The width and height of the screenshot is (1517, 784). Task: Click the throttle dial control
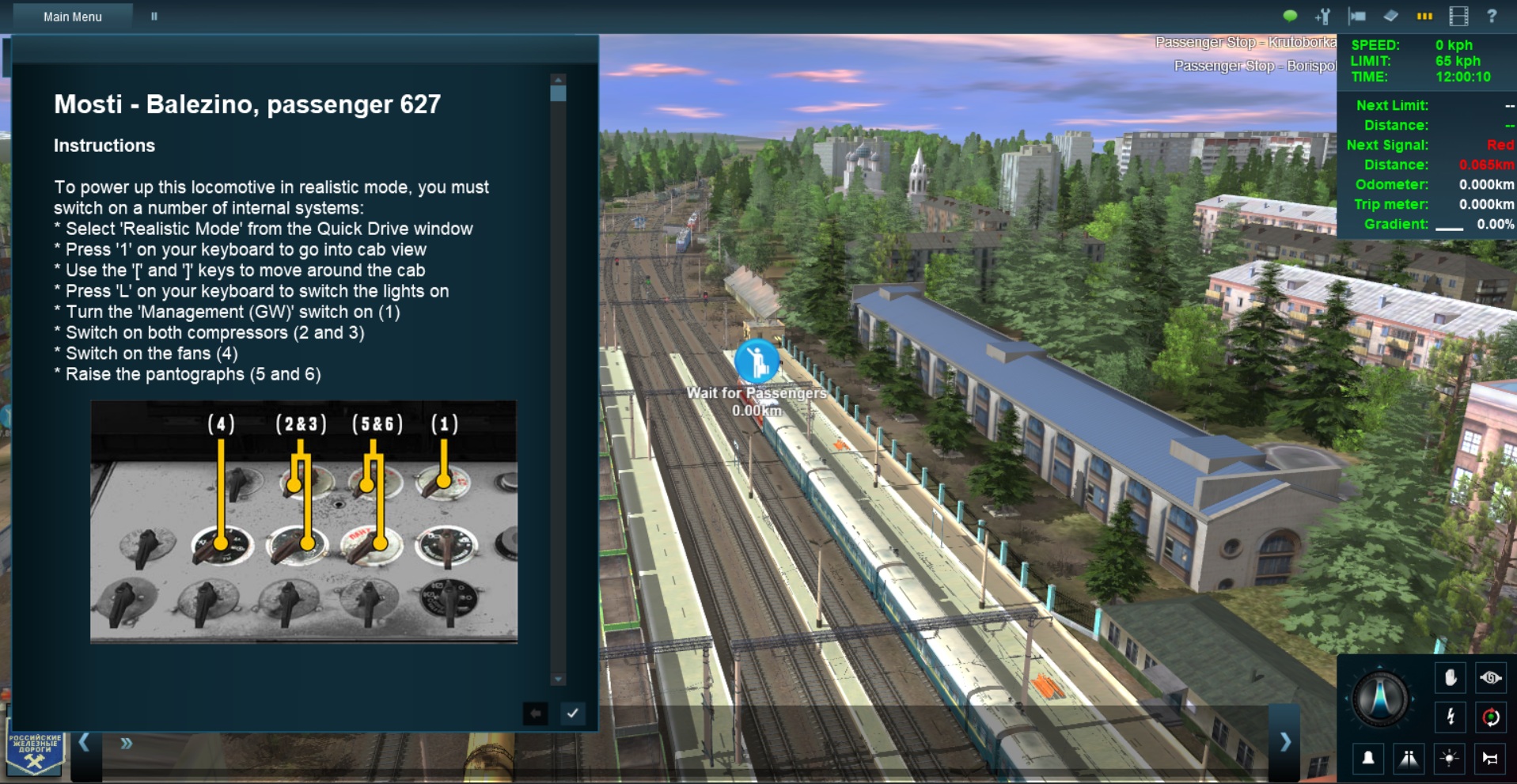point(1380,699)
